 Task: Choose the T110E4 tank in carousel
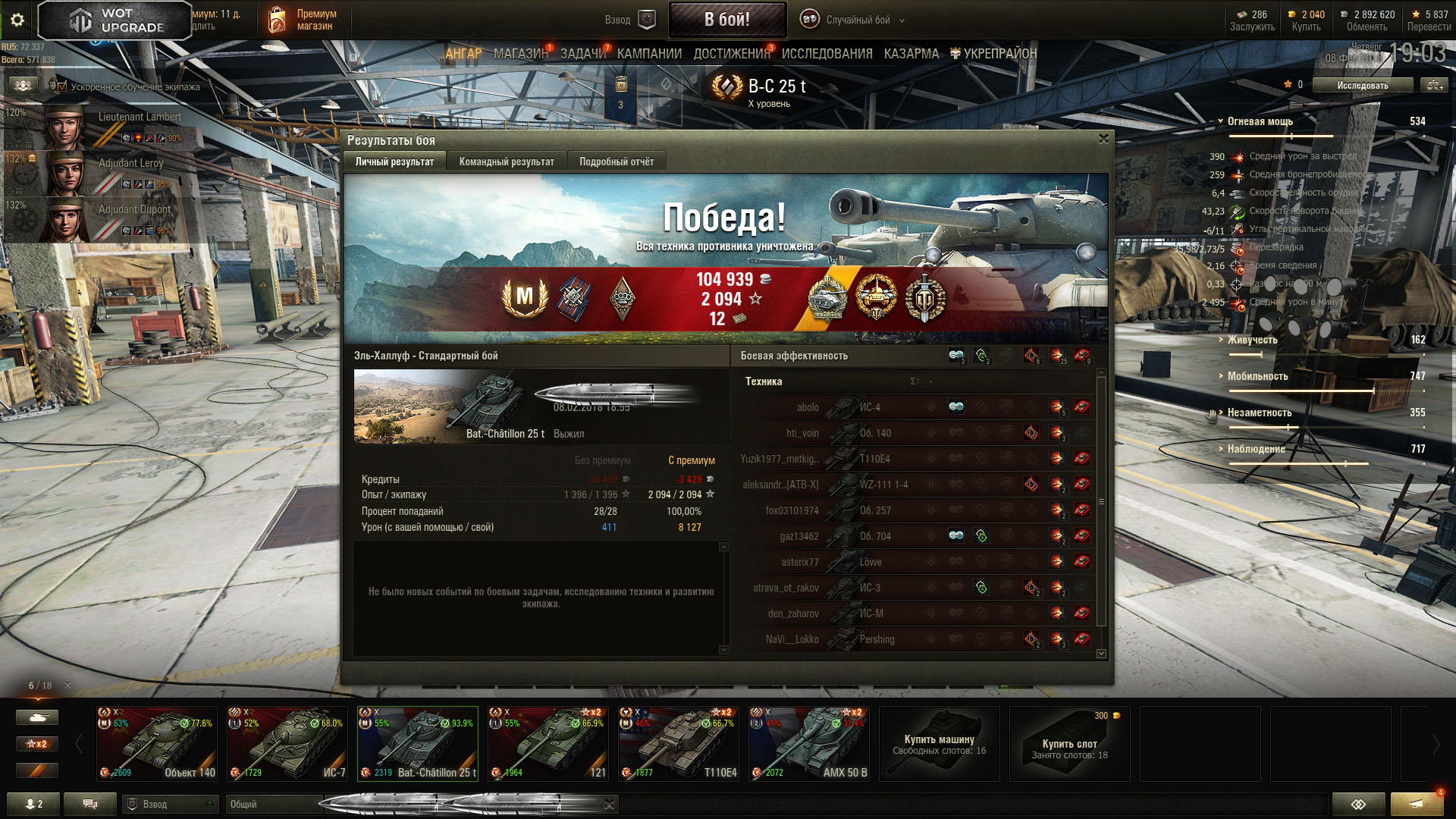tap(679, 743)
